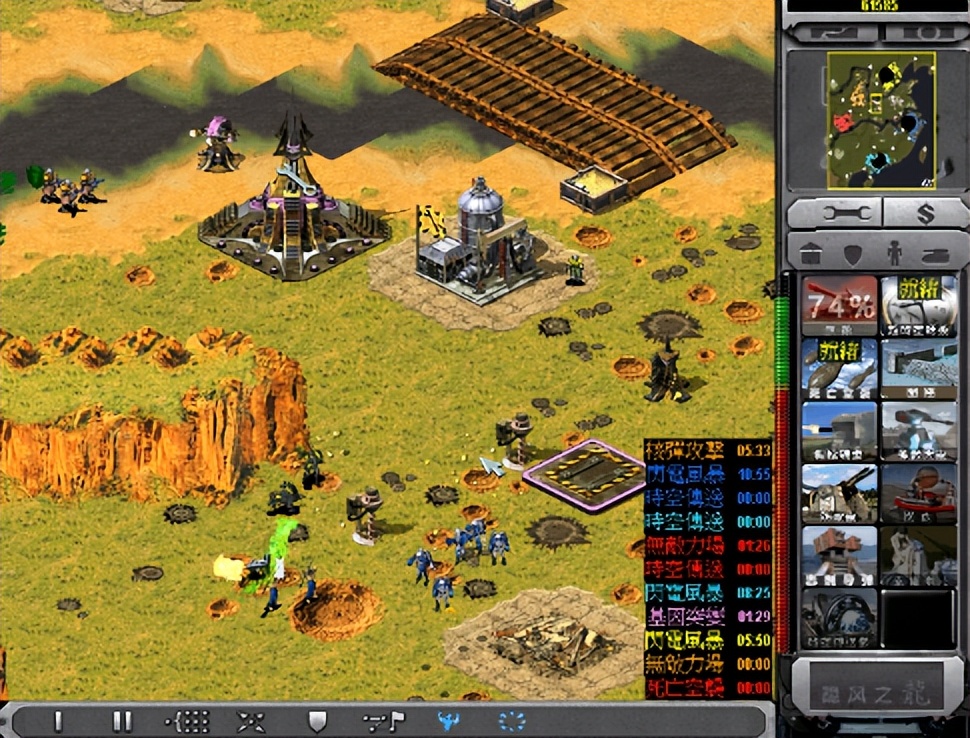Issue the guard command on the bottom bar
Image resolution: width=970 pixels, height=738 pixels.
(317, 720)
